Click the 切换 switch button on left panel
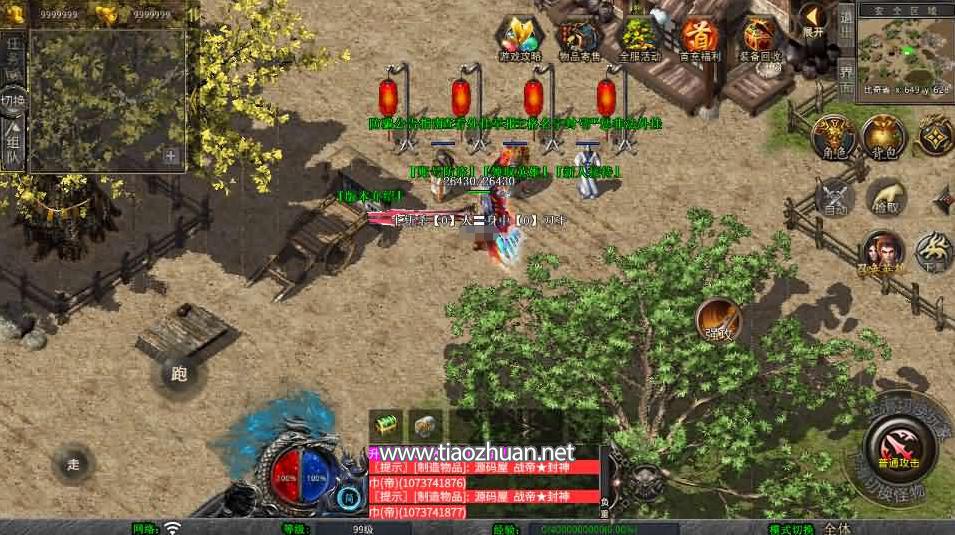The width and height of the screenshot is (955, 535). tap(13, 100)
